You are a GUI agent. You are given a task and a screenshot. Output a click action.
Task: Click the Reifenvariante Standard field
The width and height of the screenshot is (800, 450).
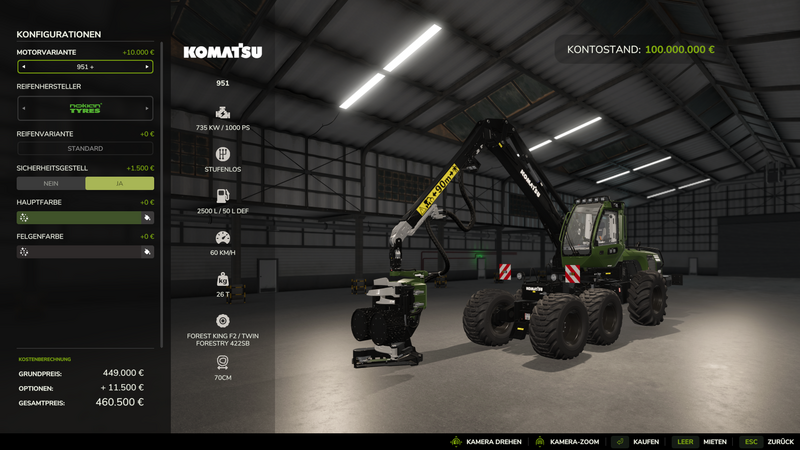coord(85,149)
